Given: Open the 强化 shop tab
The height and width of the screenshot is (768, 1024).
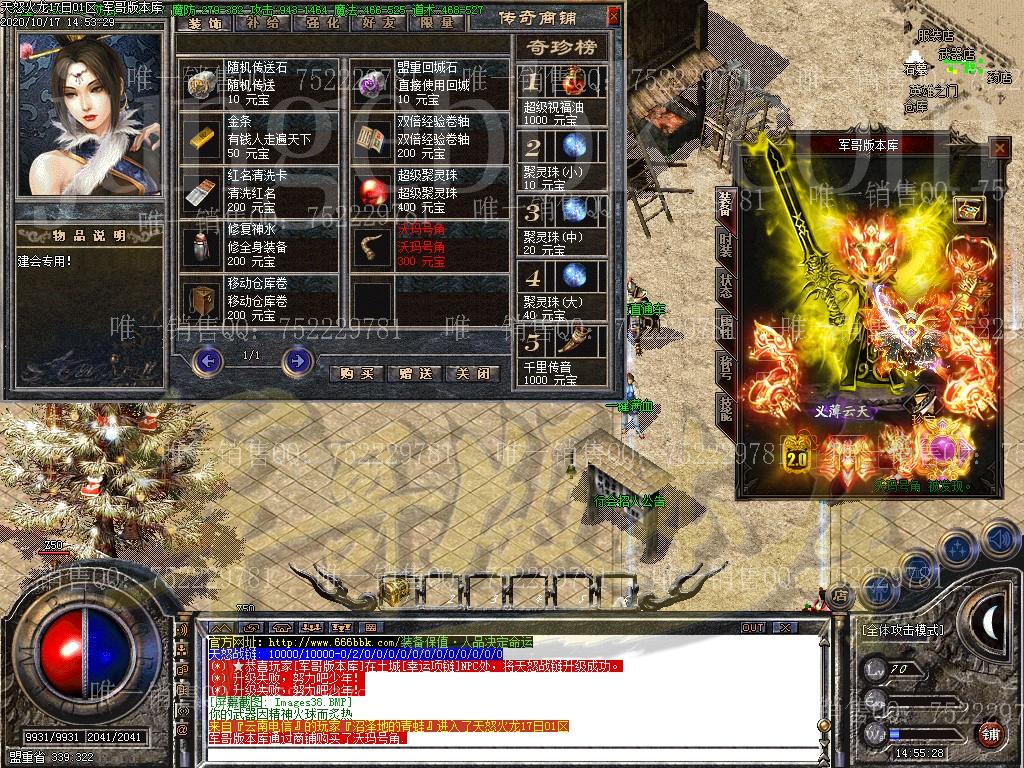Looking at the screenshot, I should point(316,22).
